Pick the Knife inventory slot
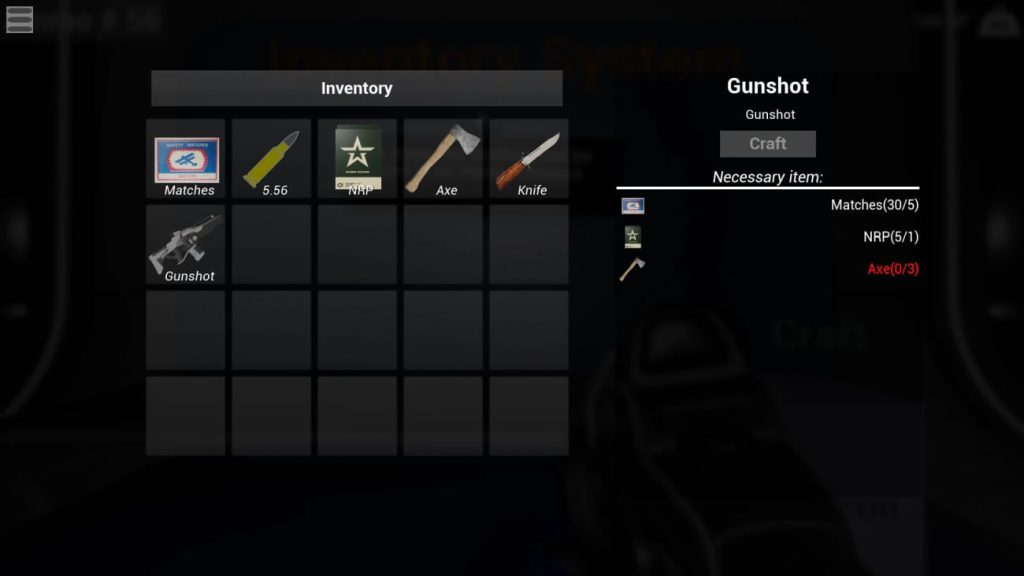Image resolution: width=1024 pixels, height=576 pixels. pyautogui.click(x=529, y=160)
